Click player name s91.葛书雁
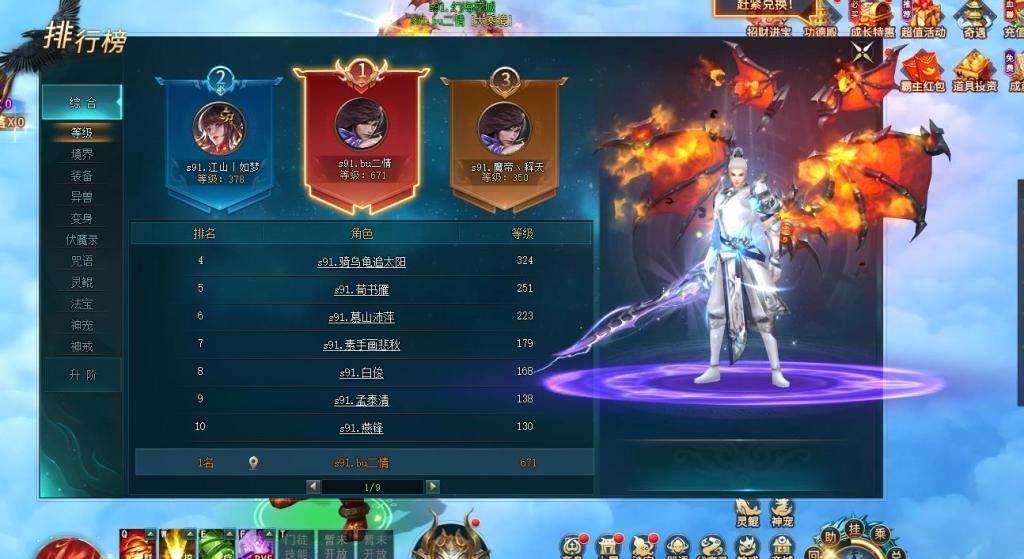 pos(364,289)
